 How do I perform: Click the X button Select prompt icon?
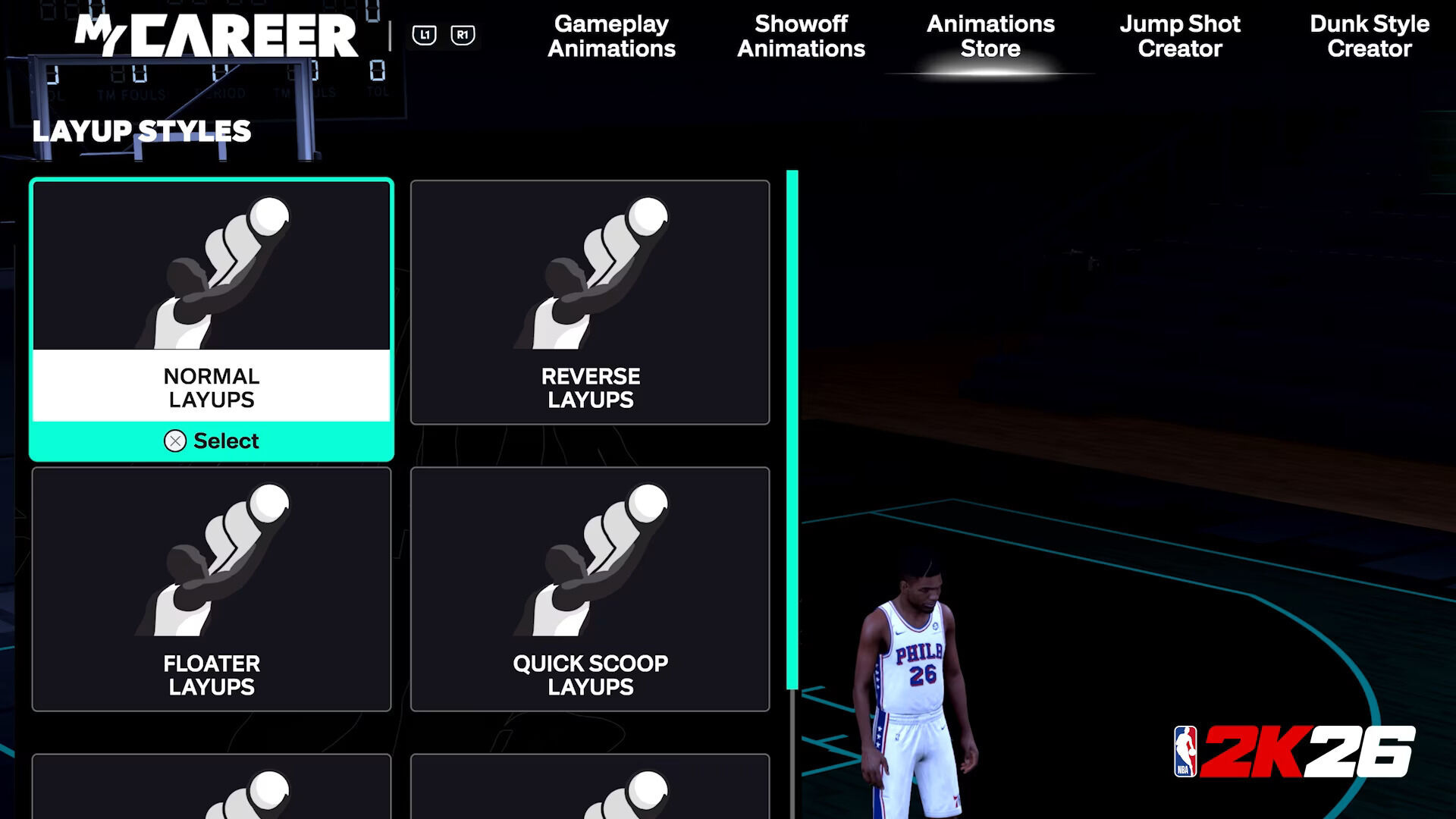click(x=176, y=441)
